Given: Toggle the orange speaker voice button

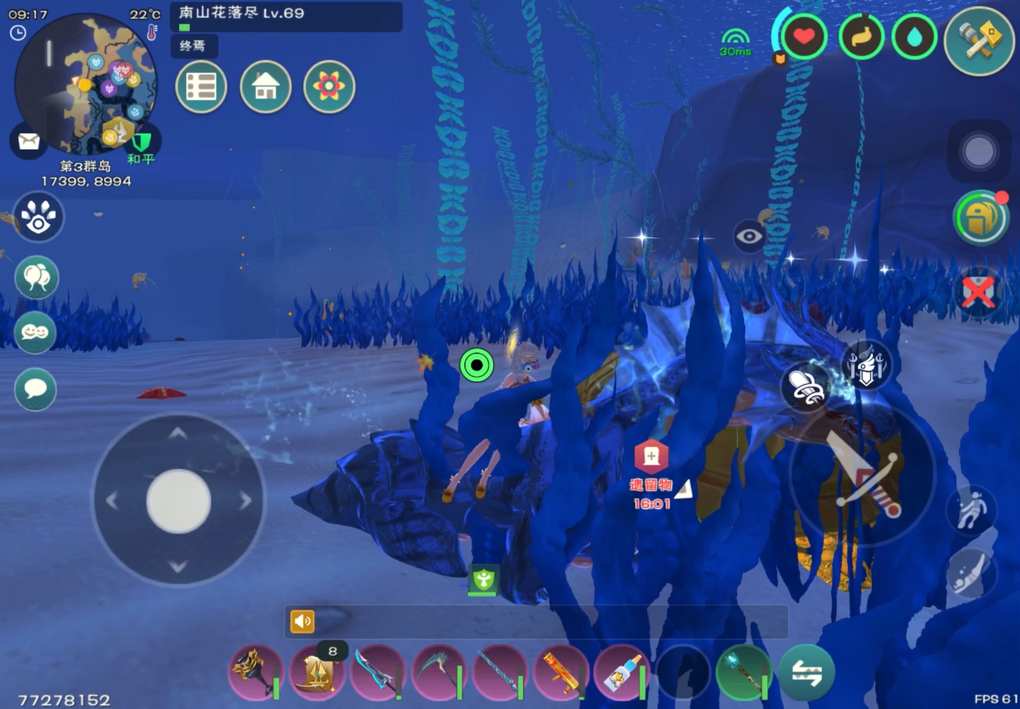Looking at the screenshot, I should 302,622.
